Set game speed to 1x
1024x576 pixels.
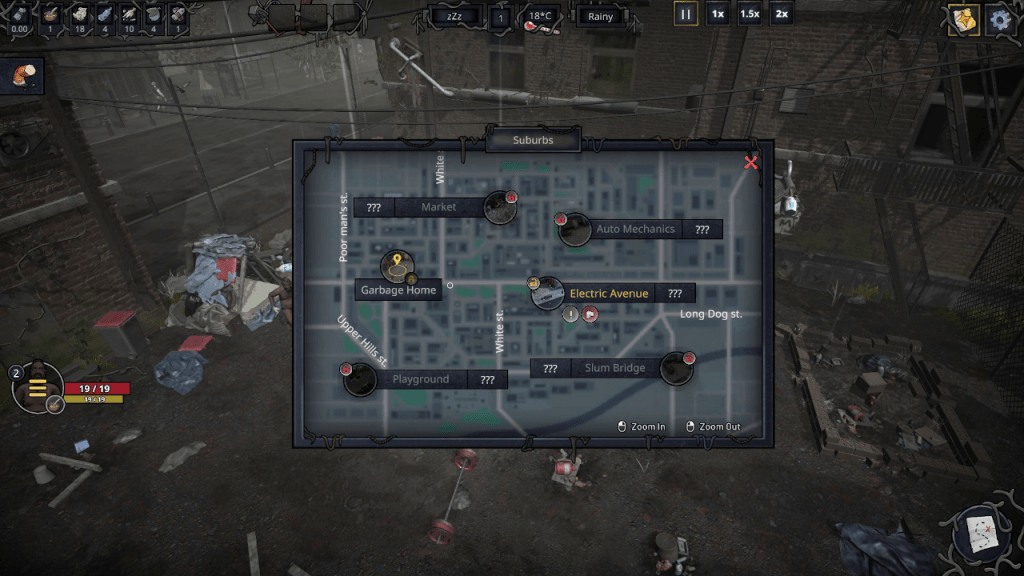tap(717, 15)
